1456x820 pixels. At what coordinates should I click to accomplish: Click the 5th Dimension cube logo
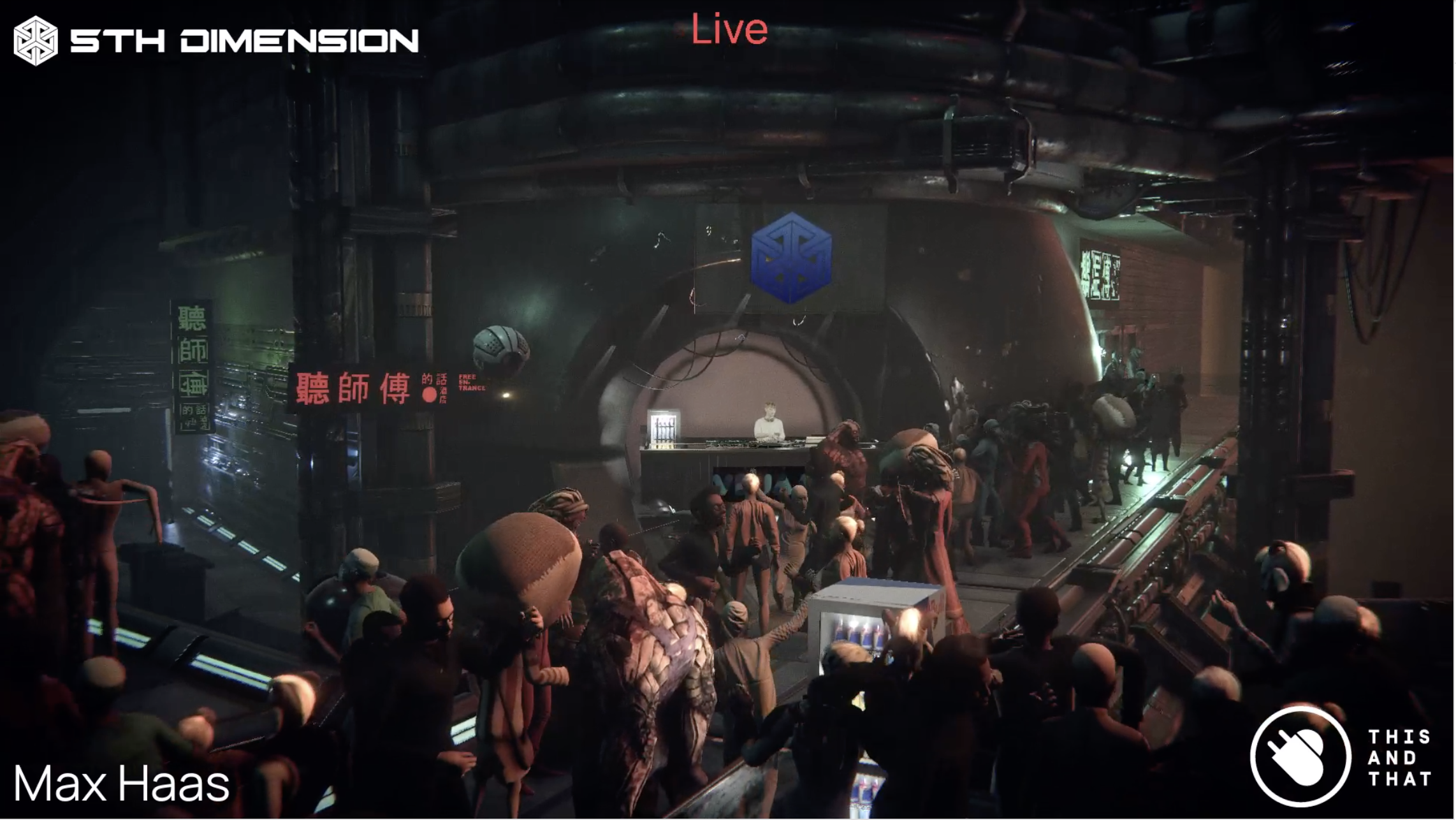click(36, 41)
